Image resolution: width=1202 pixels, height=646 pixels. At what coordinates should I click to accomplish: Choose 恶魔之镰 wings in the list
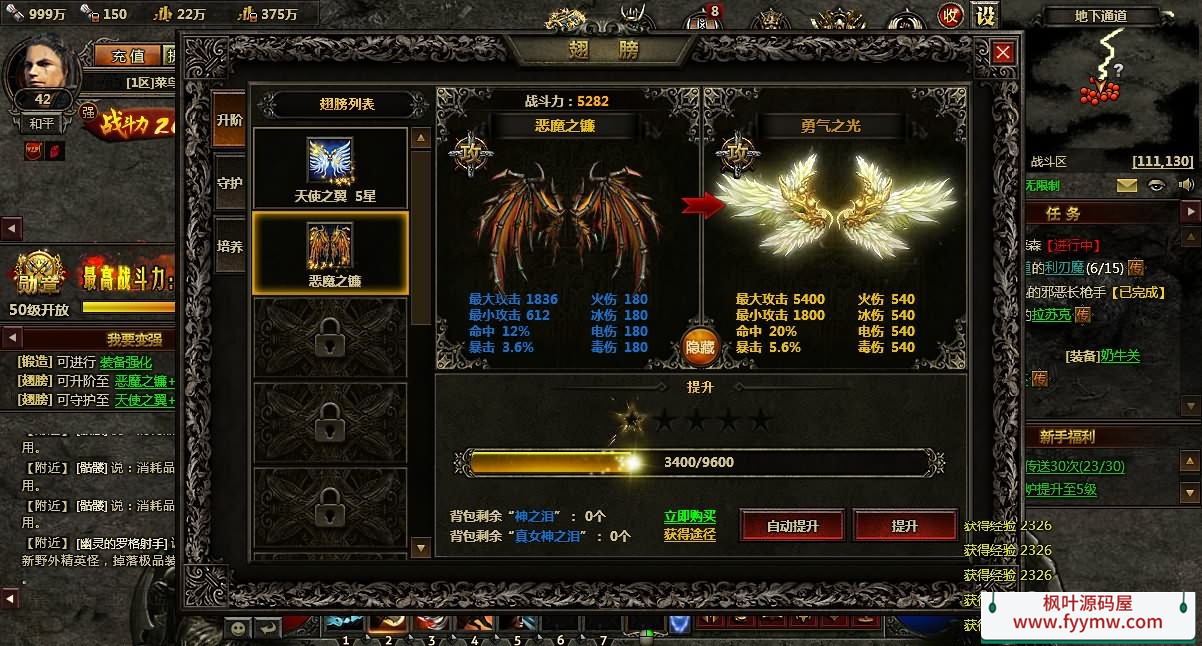point(330,253)
